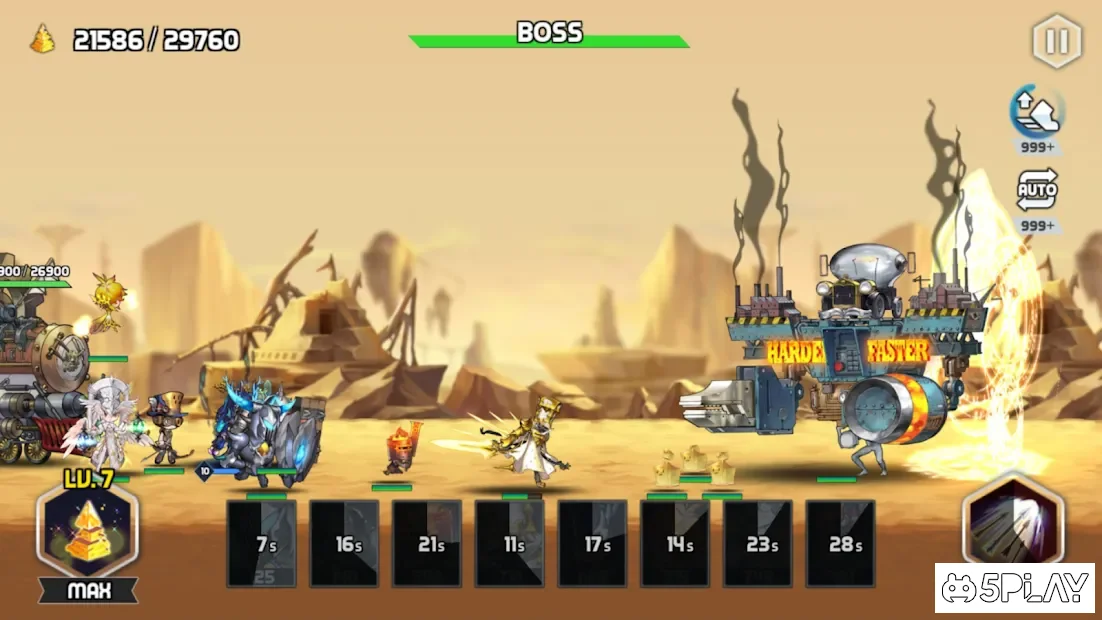Summon from the 23s cooldown card
1102x620 pixels.
(x=759, y=543)
